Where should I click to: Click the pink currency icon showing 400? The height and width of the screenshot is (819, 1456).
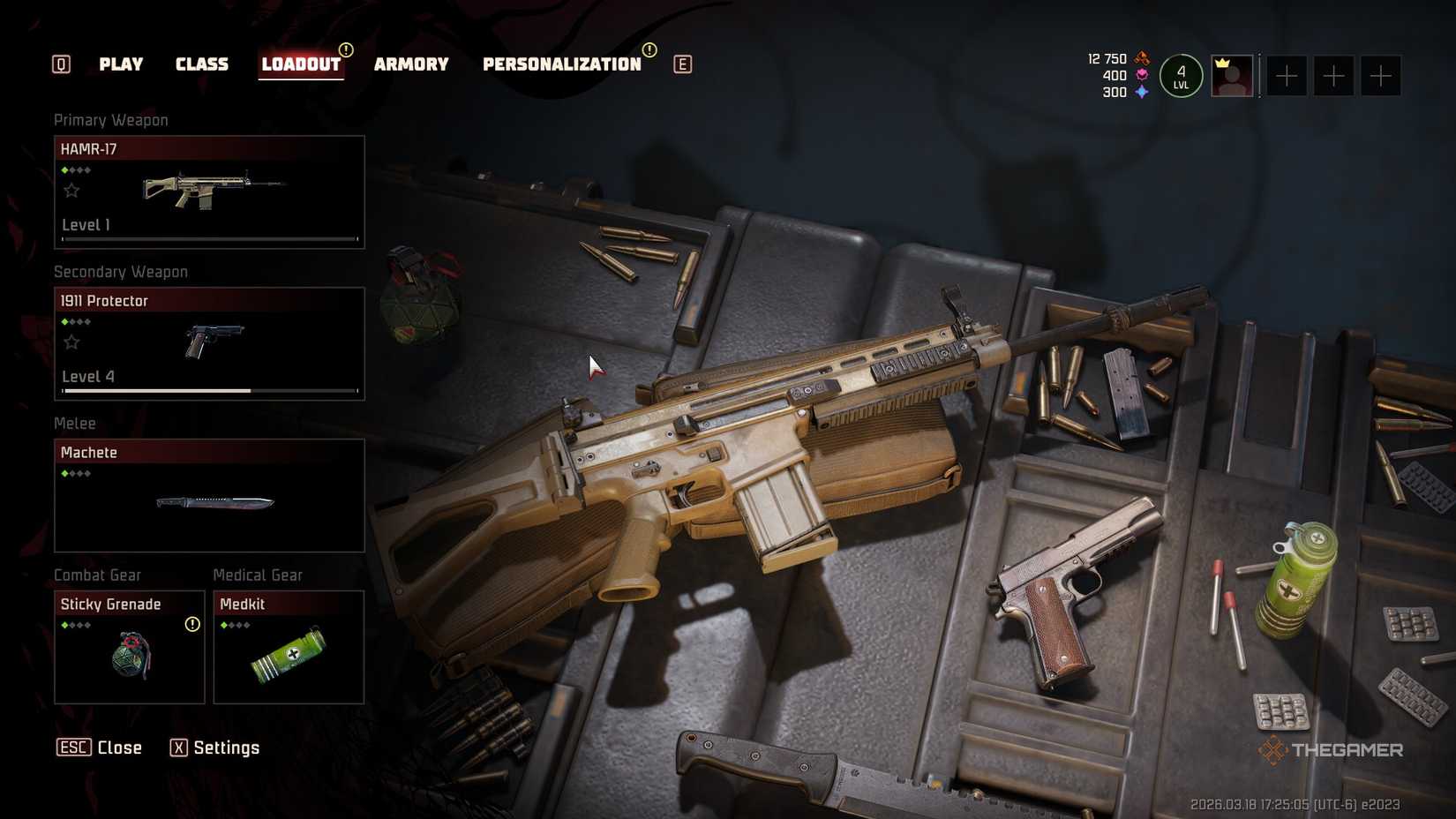(1142, 76)
